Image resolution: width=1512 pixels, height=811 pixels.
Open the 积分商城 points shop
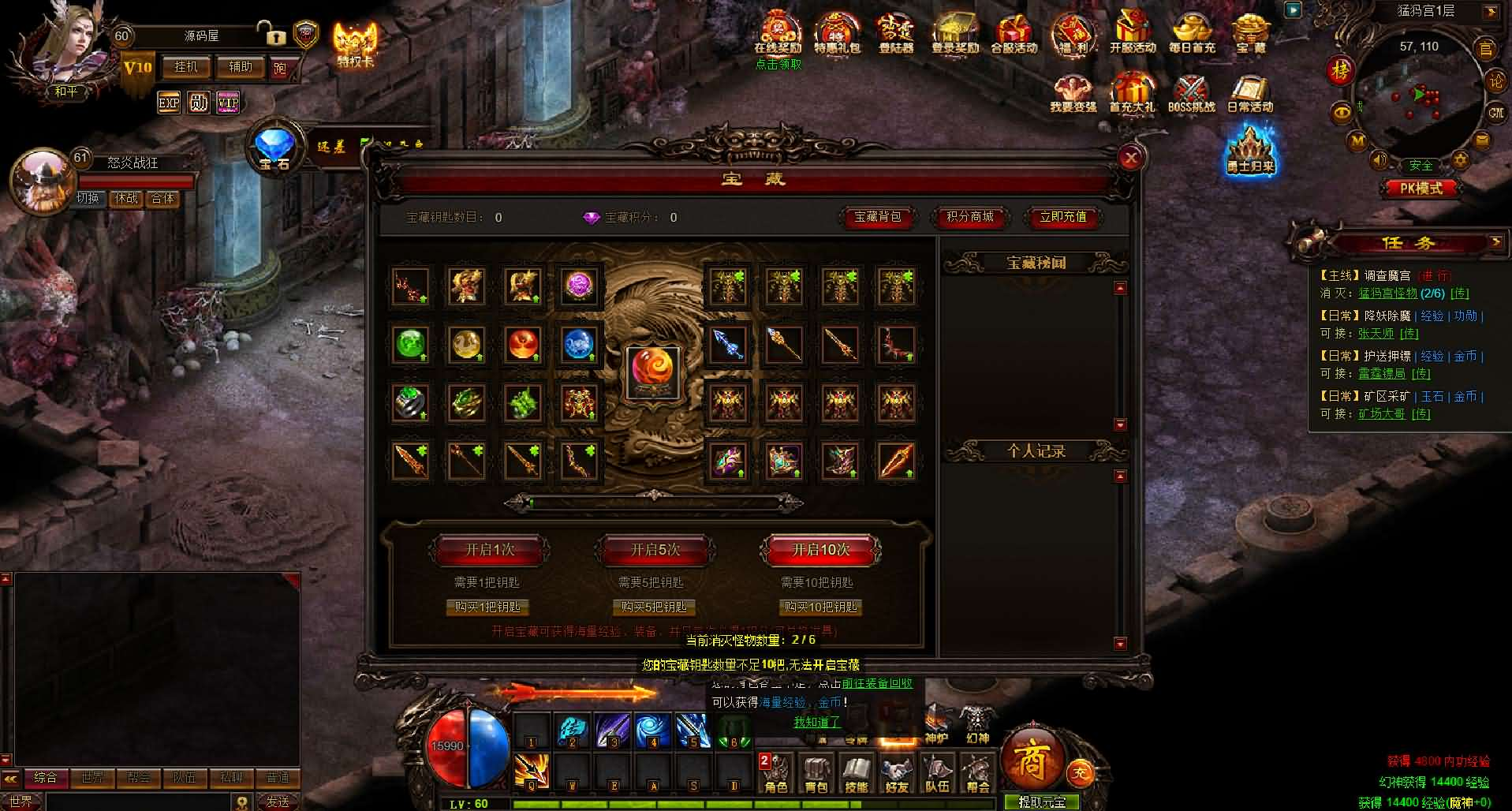click(970, 217)
